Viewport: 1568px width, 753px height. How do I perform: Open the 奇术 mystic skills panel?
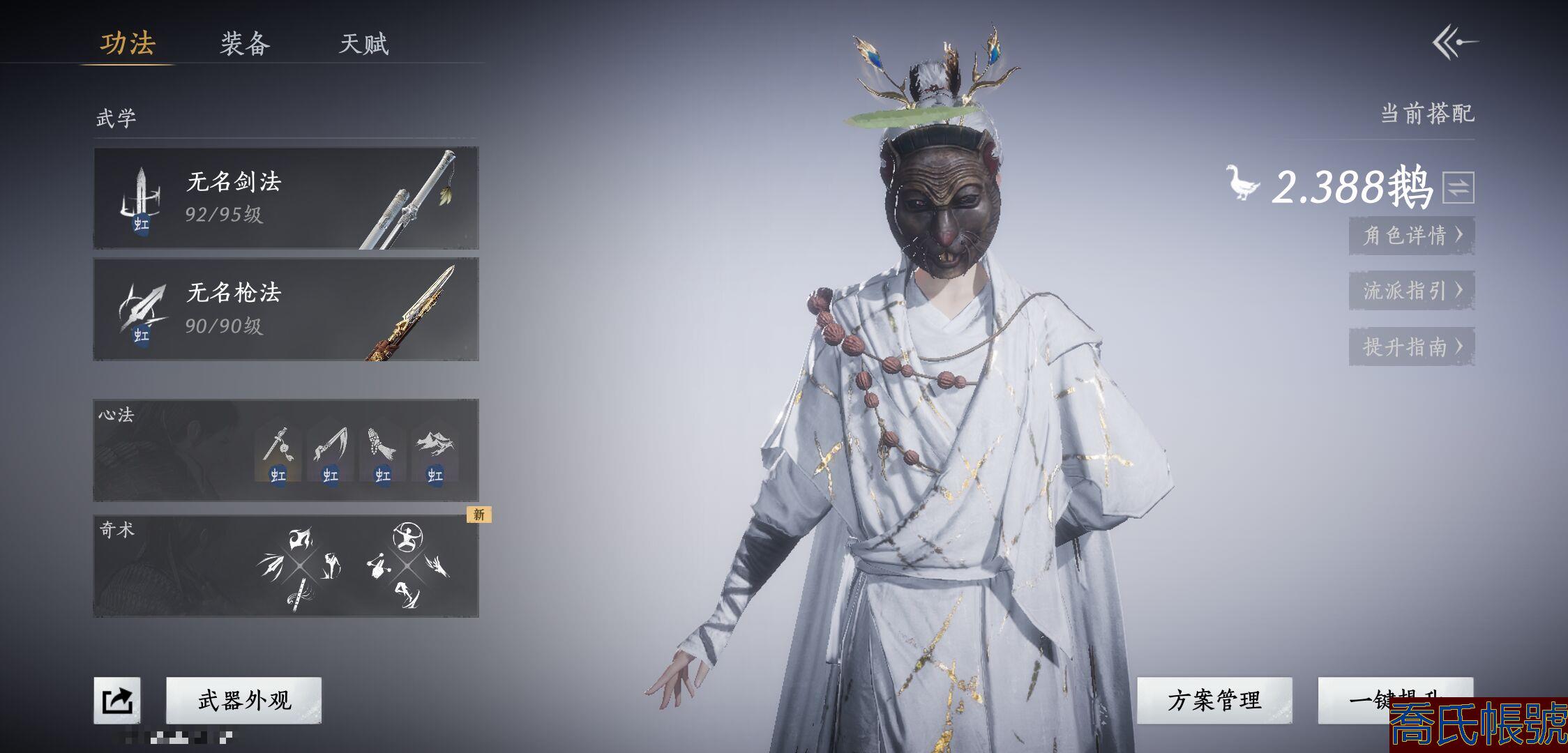point(286,566)
